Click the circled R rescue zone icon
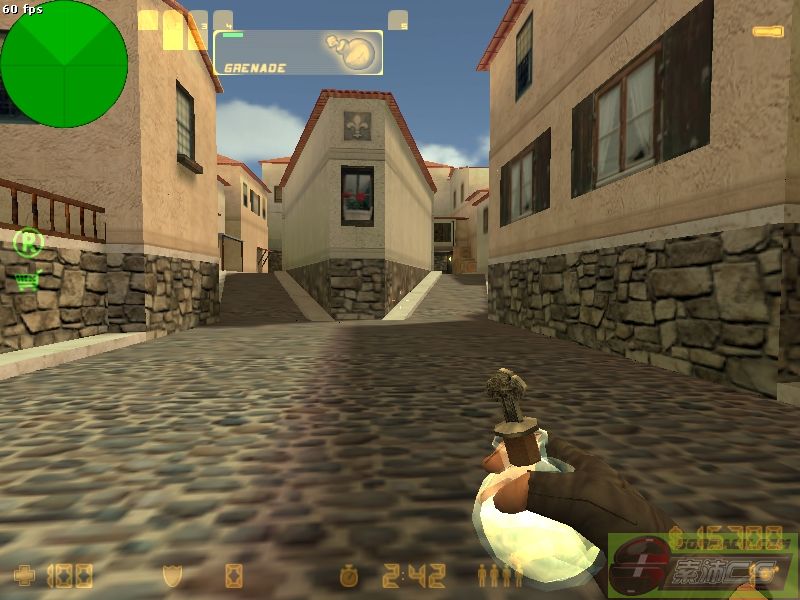This screenshot has width=800, height=600. [29, 241]
